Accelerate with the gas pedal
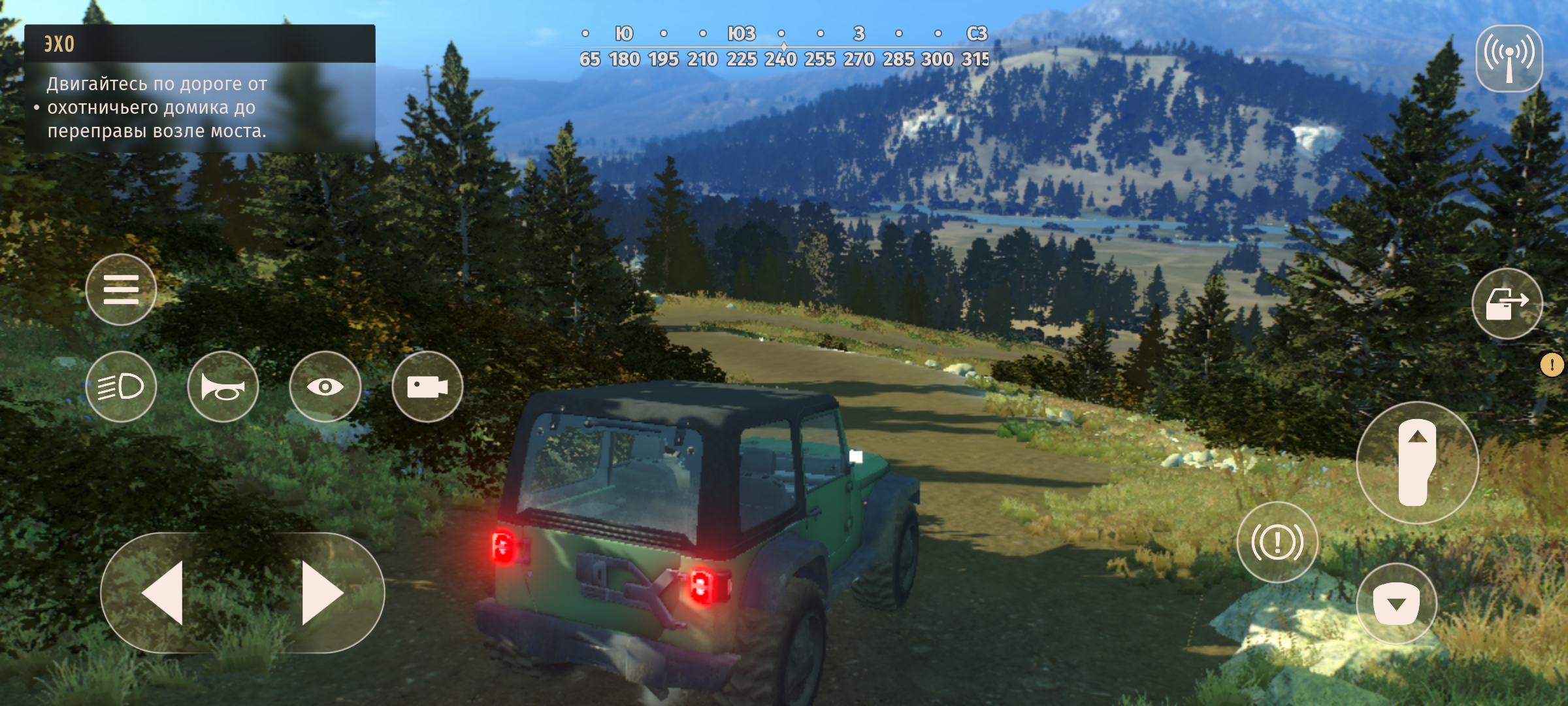The width and height of the screenshot is (1568, 706). [1417, 462]
